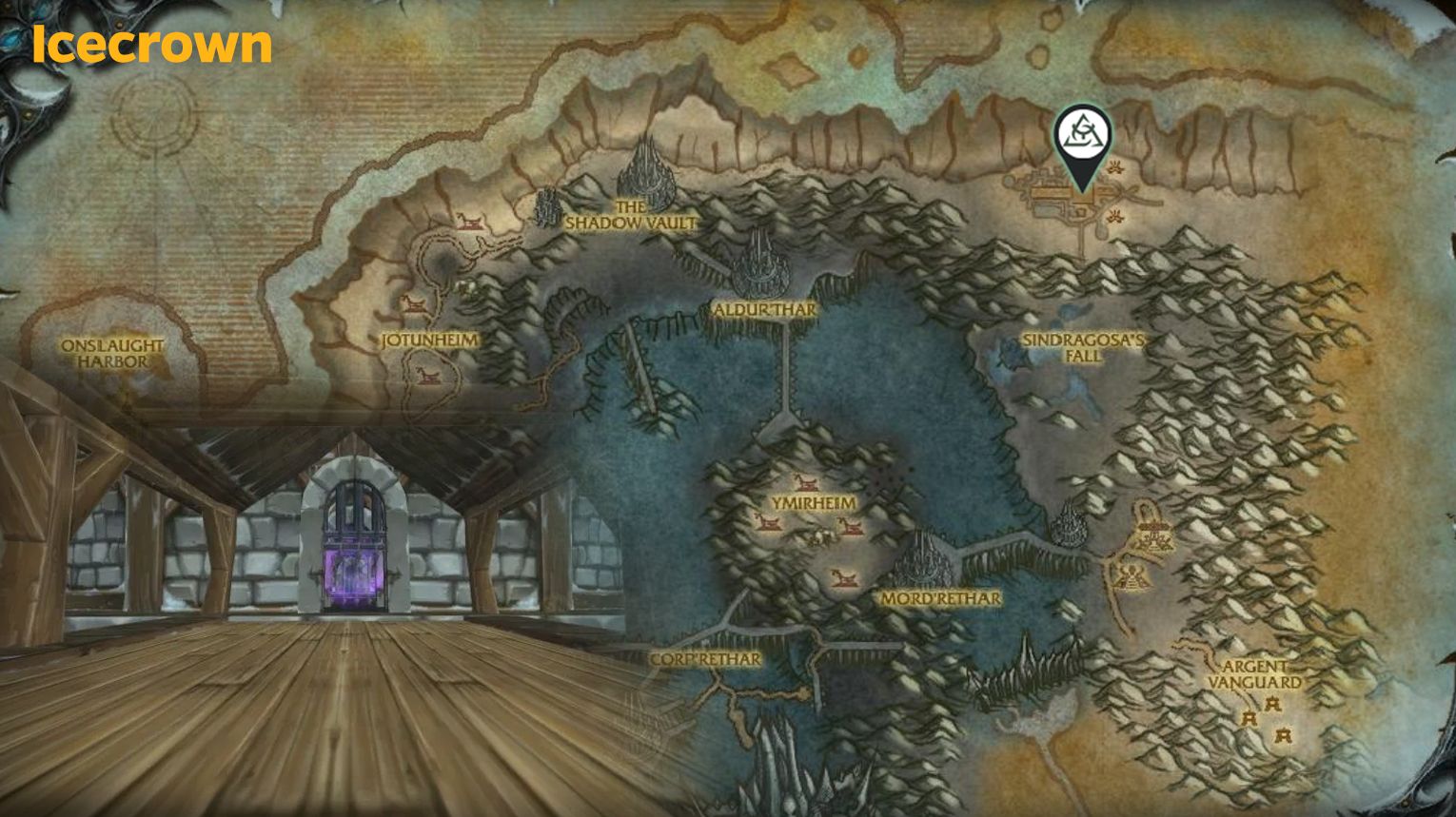Select the red banner icon near Jotunheim road
Image resolution: width=1456 pixels, height=817 pixels.
pyautogui.click(x=414, y=304)
